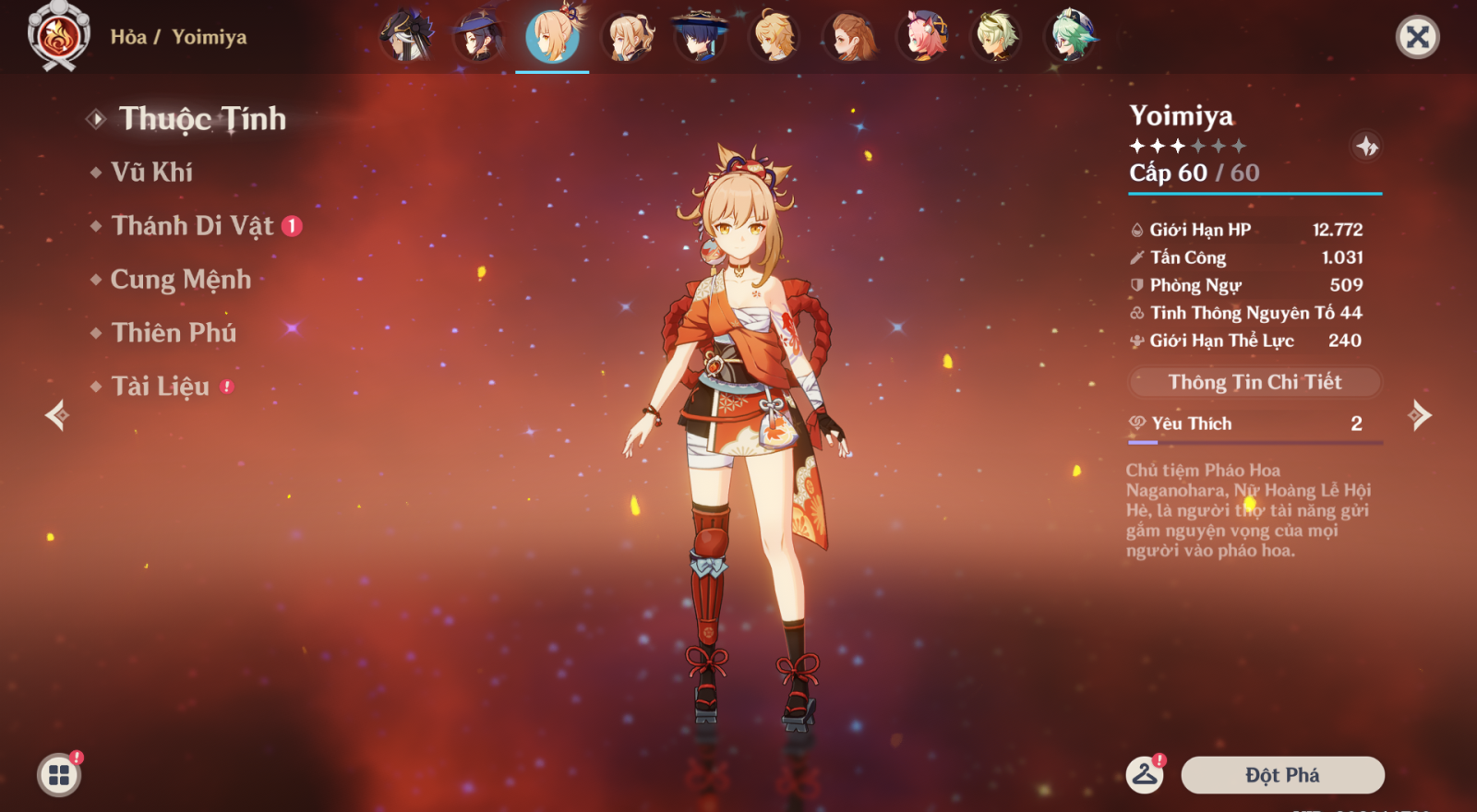The width and height of the screenshot is (1477, 812).
Task: Select the Wanderer portrait with wide hat
Action: 700,37
